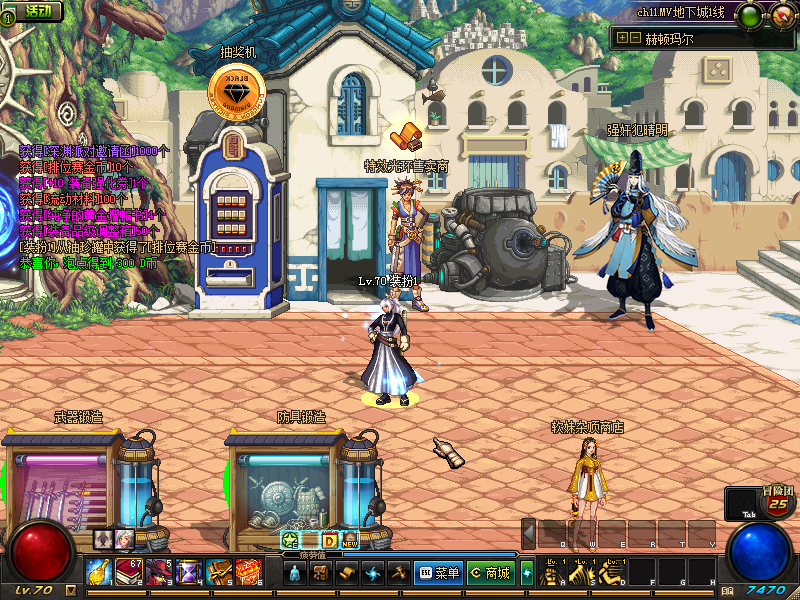Select the hourglass item in hotbar
The height and width of the screenshot is (600, 800).
pos(188,572)
